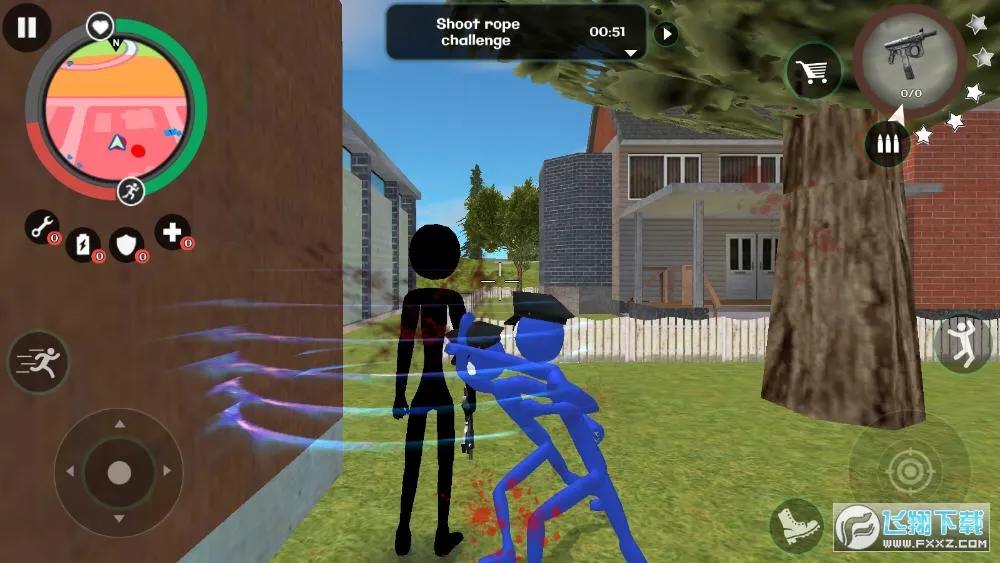This screenshot has width=1000, height=563.
Task: Kick with the boot button
Action: [796, 525]
